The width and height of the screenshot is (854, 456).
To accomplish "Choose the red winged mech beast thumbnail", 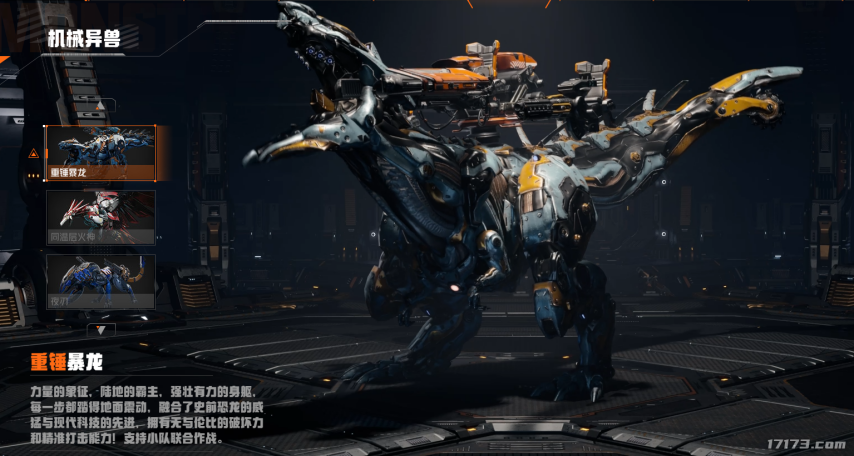I will click(100, 217).
